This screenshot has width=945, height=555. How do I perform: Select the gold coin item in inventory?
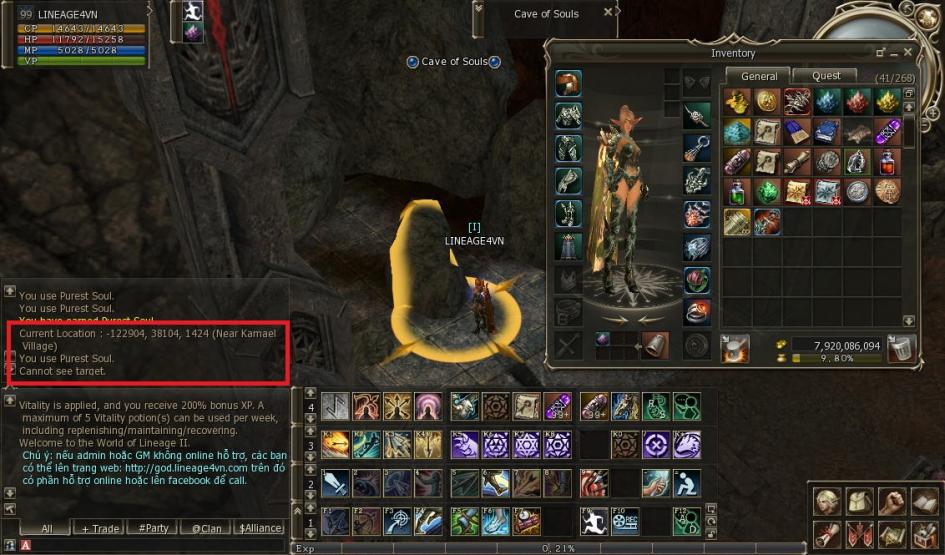click(768, 101)
